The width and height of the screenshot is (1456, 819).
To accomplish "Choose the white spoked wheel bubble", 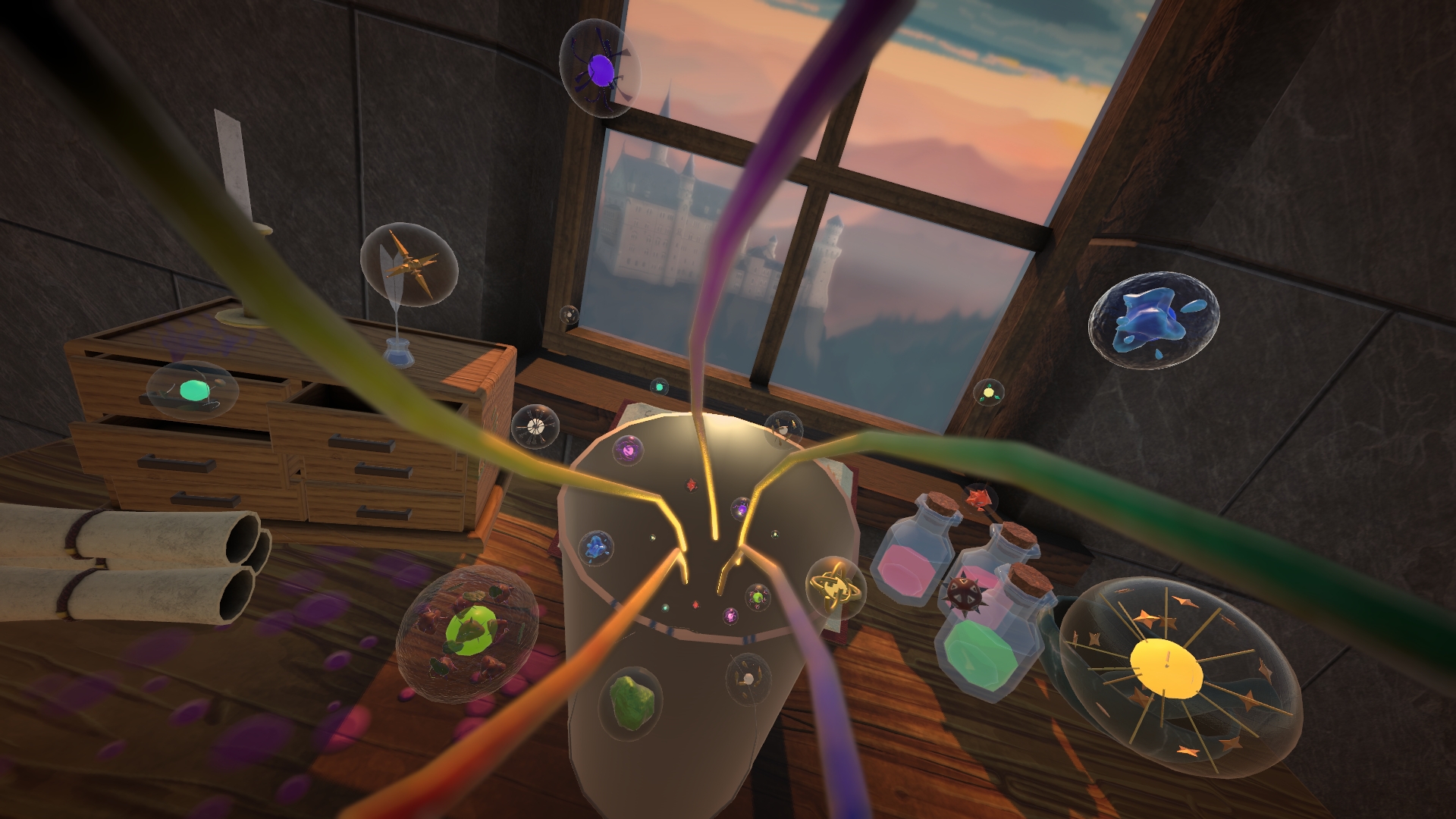I will (x=536, y=427).
